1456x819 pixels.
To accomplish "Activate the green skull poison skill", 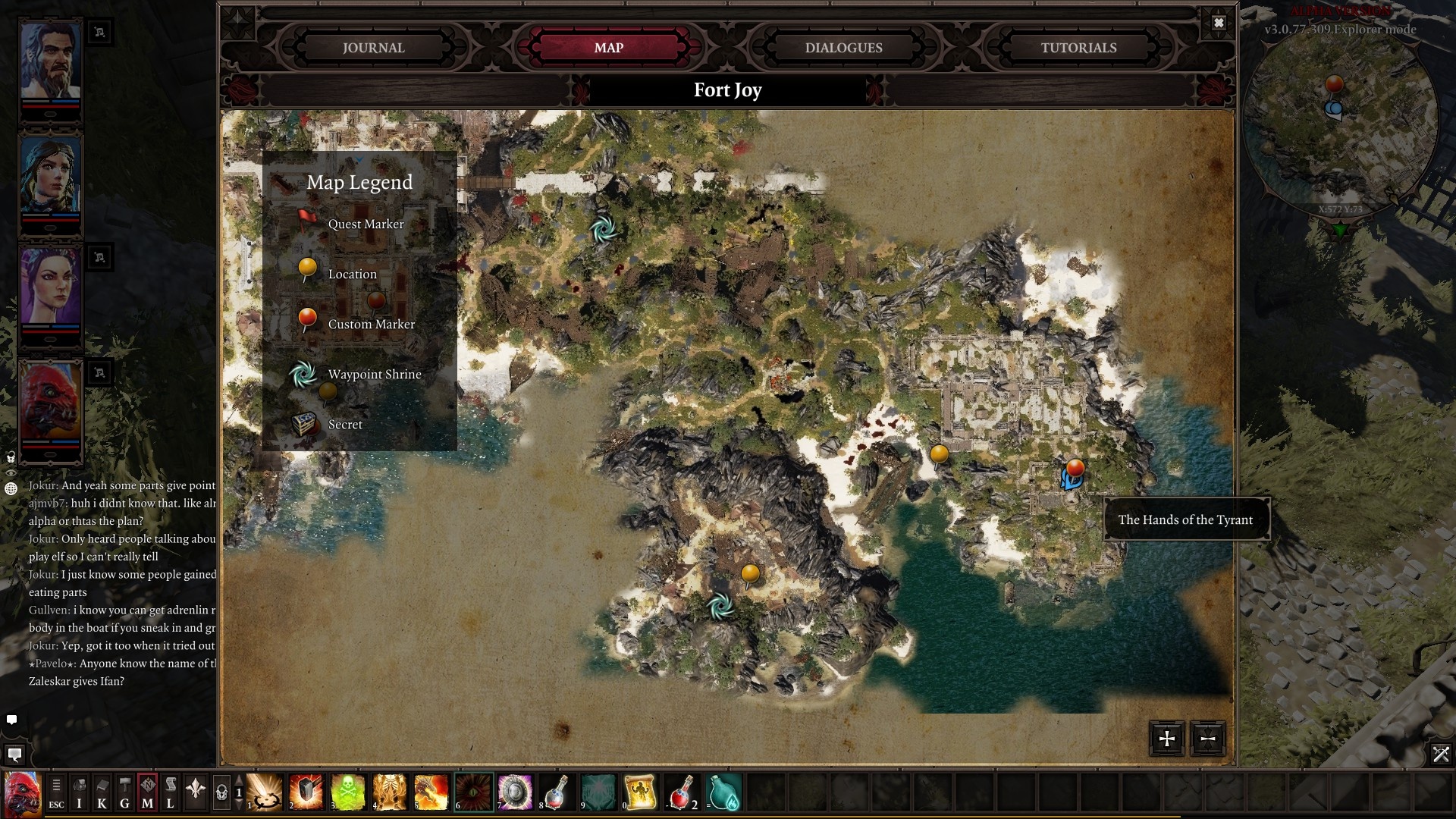I will click(x=348, y=792).
